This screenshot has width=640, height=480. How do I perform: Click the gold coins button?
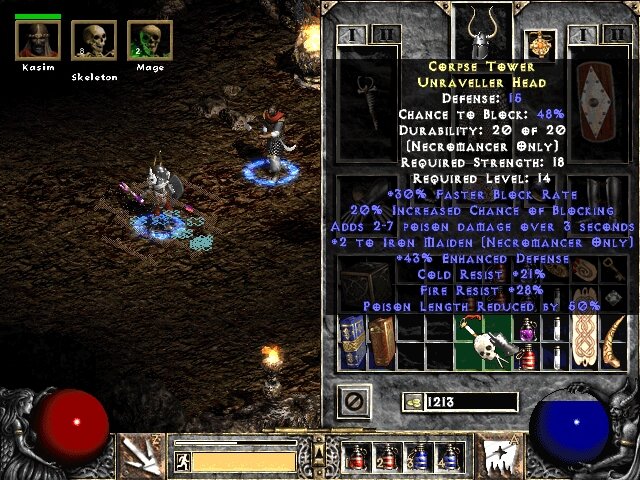coord(413,401)
